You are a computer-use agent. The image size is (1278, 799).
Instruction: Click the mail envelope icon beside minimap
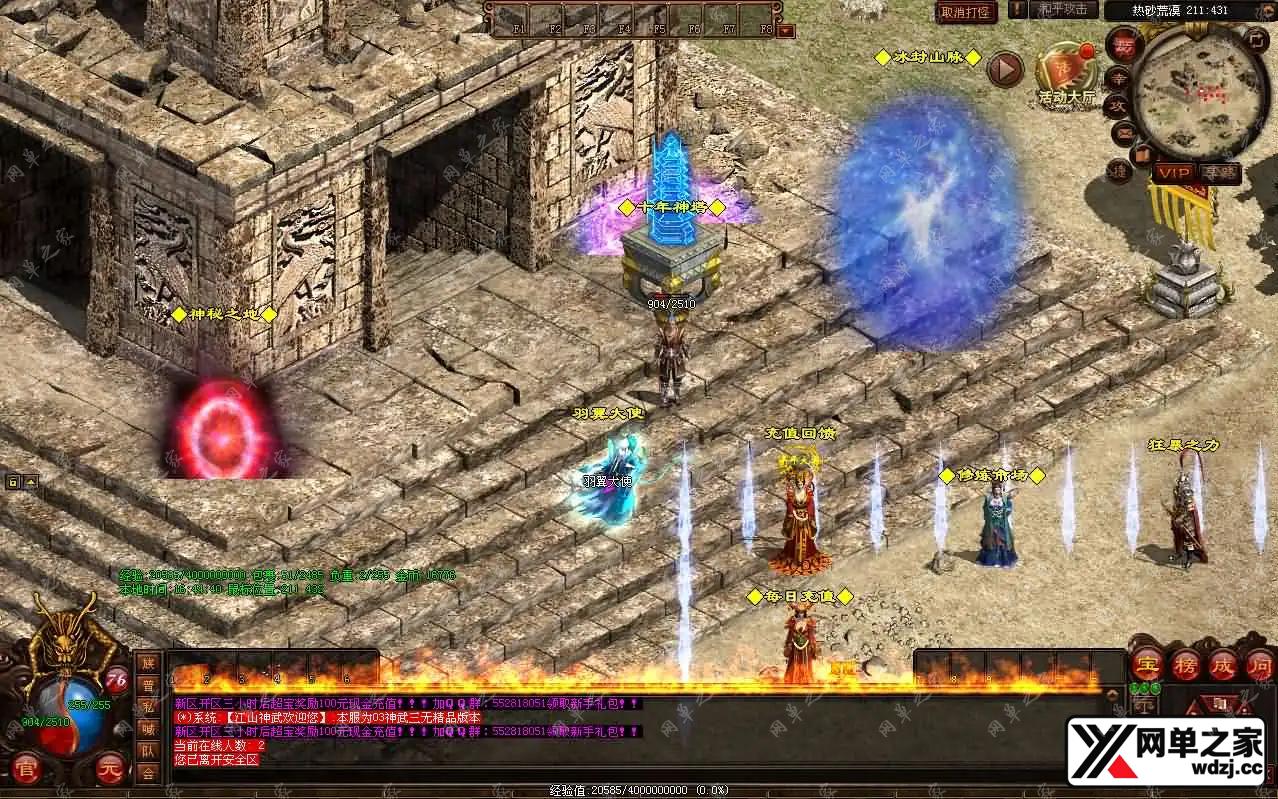pos(1122,129)
